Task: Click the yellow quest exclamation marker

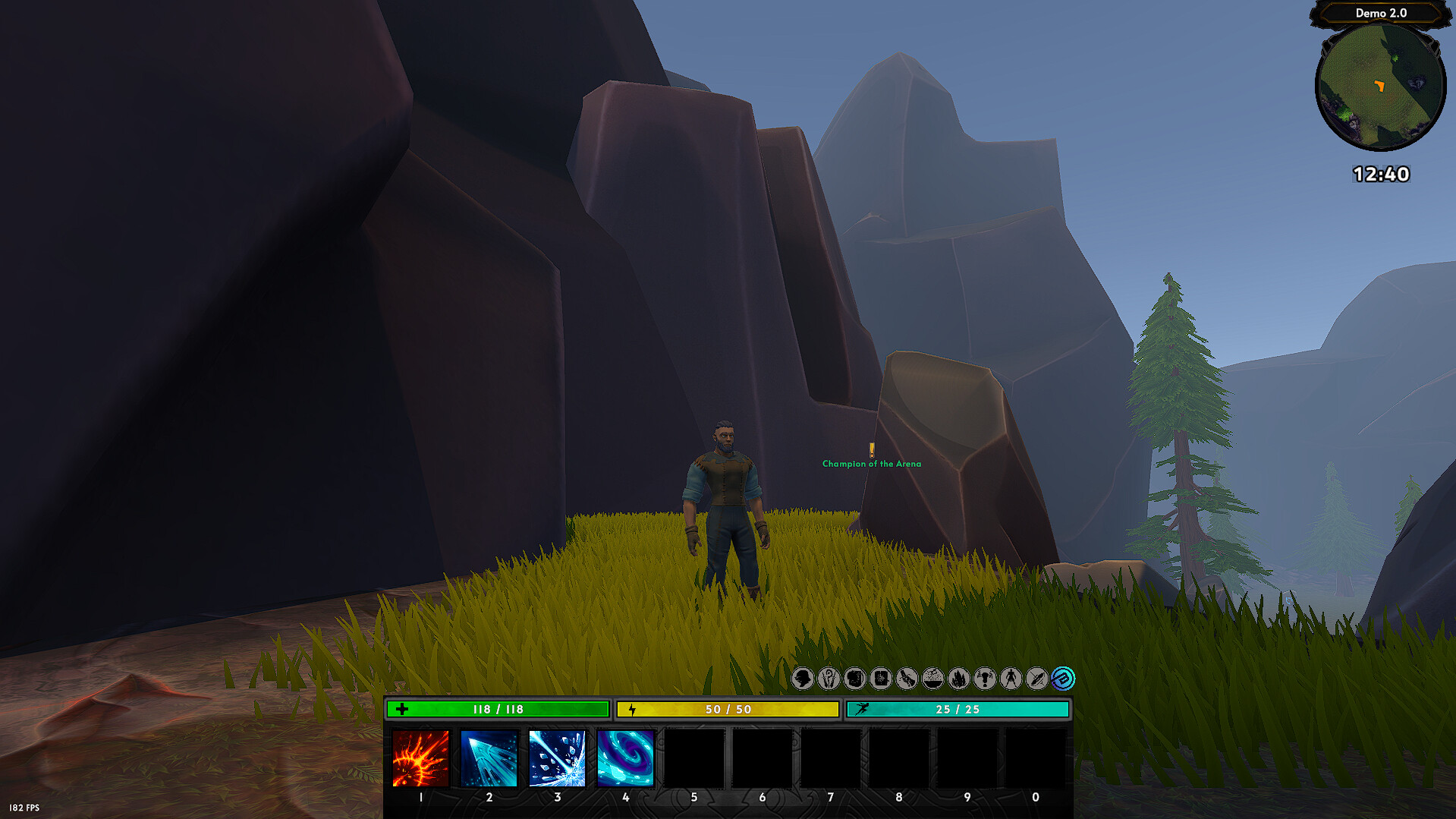Action: pos(873,451)
